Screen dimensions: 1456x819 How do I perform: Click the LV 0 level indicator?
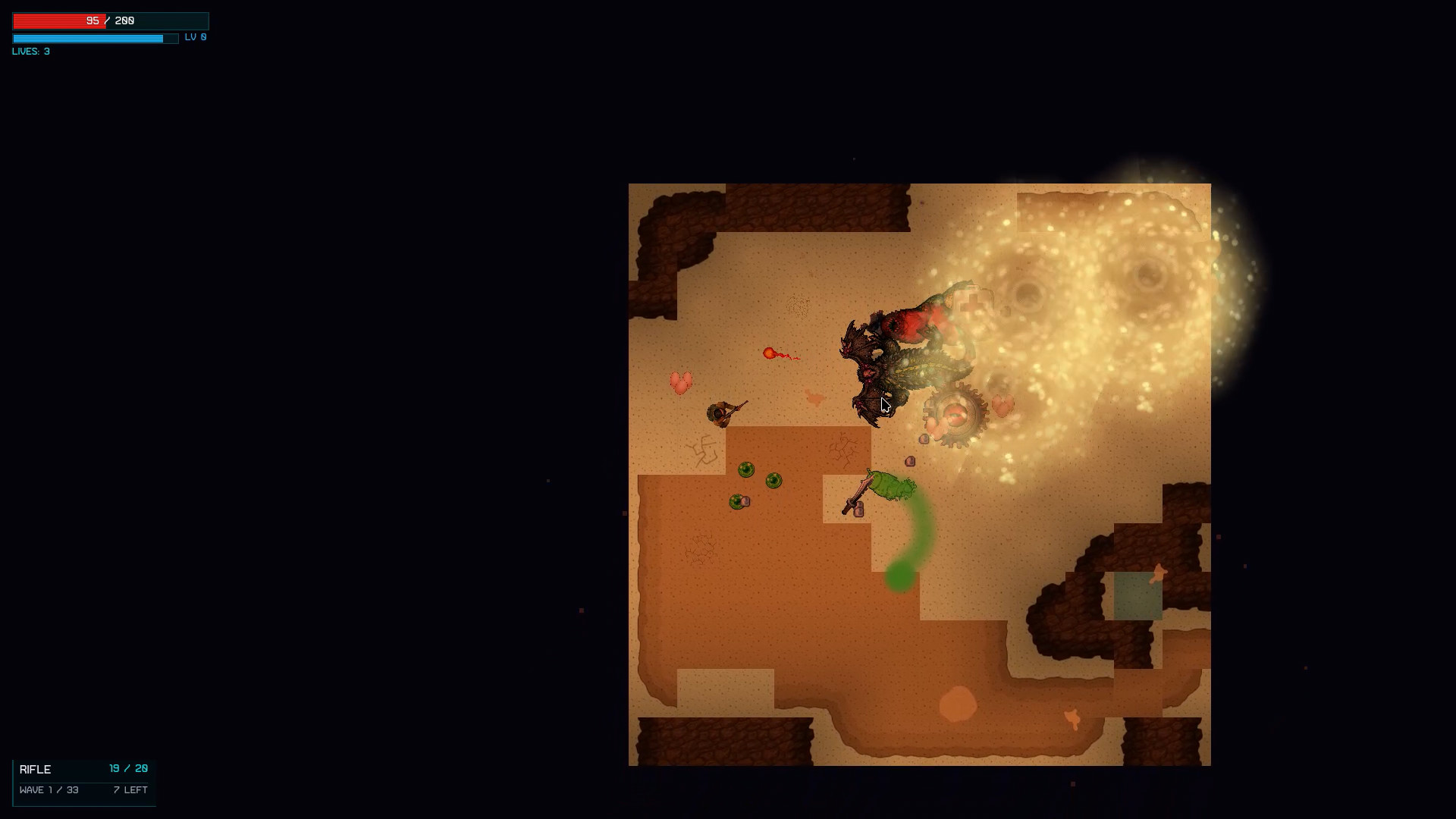194,36
